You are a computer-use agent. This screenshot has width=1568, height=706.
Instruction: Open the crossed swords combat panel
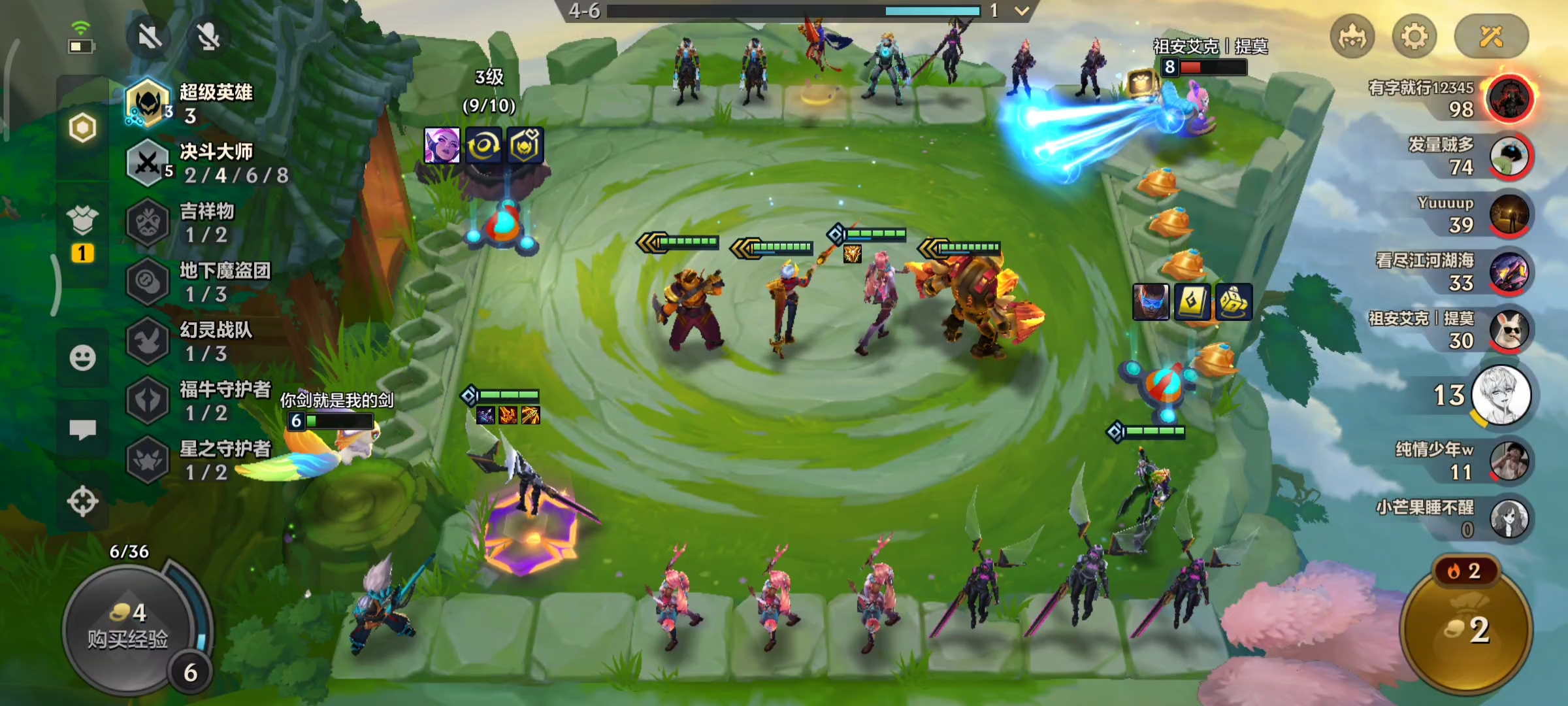(1491, 37)
